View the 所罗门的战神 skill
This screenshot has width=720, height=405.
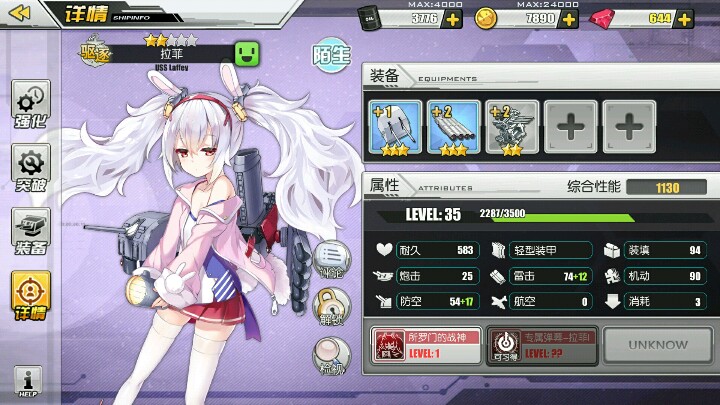tap(427, 345)
